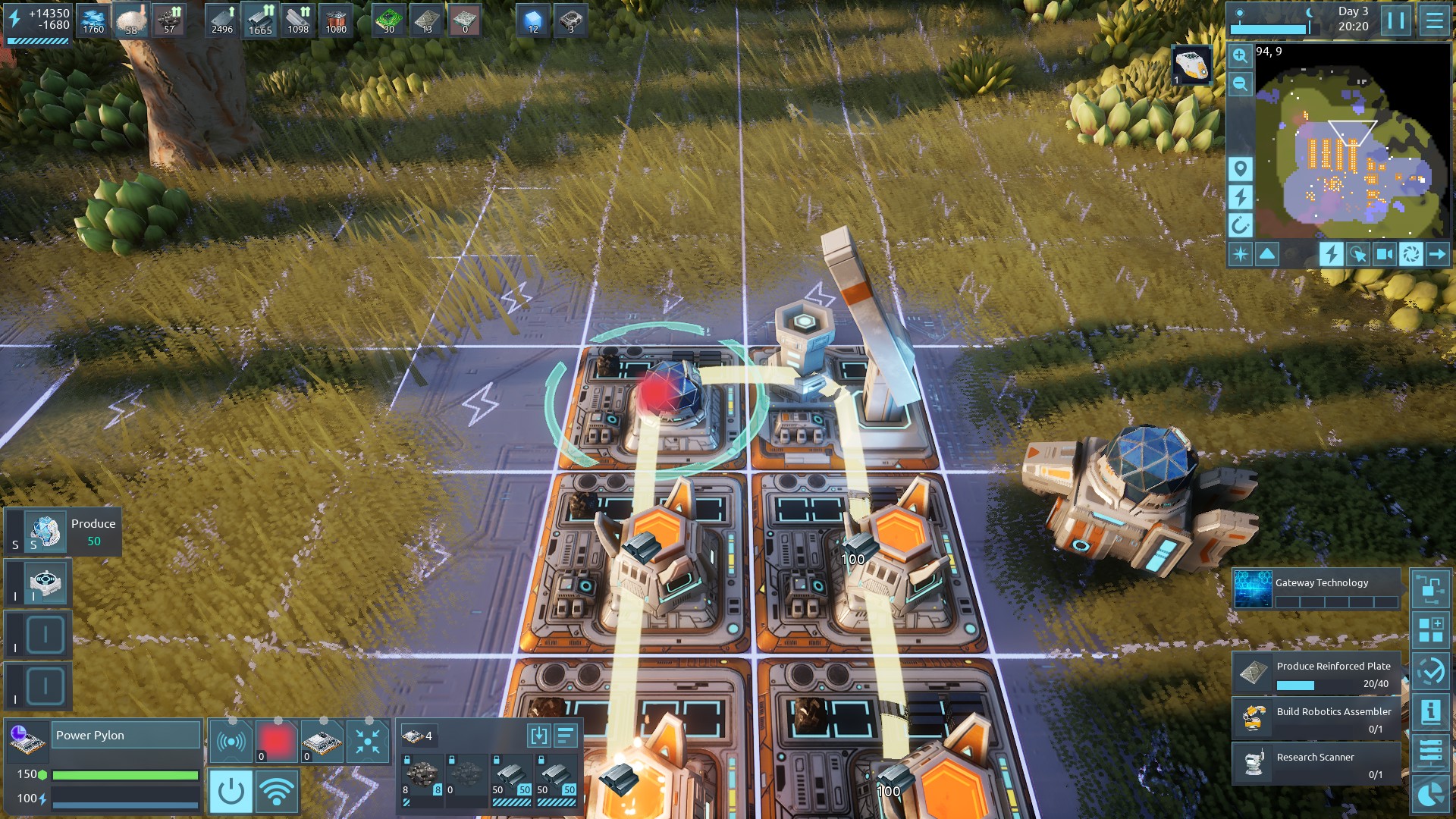Open the info book codex
The image size is (1456, 819).
tap(1430, 711)
